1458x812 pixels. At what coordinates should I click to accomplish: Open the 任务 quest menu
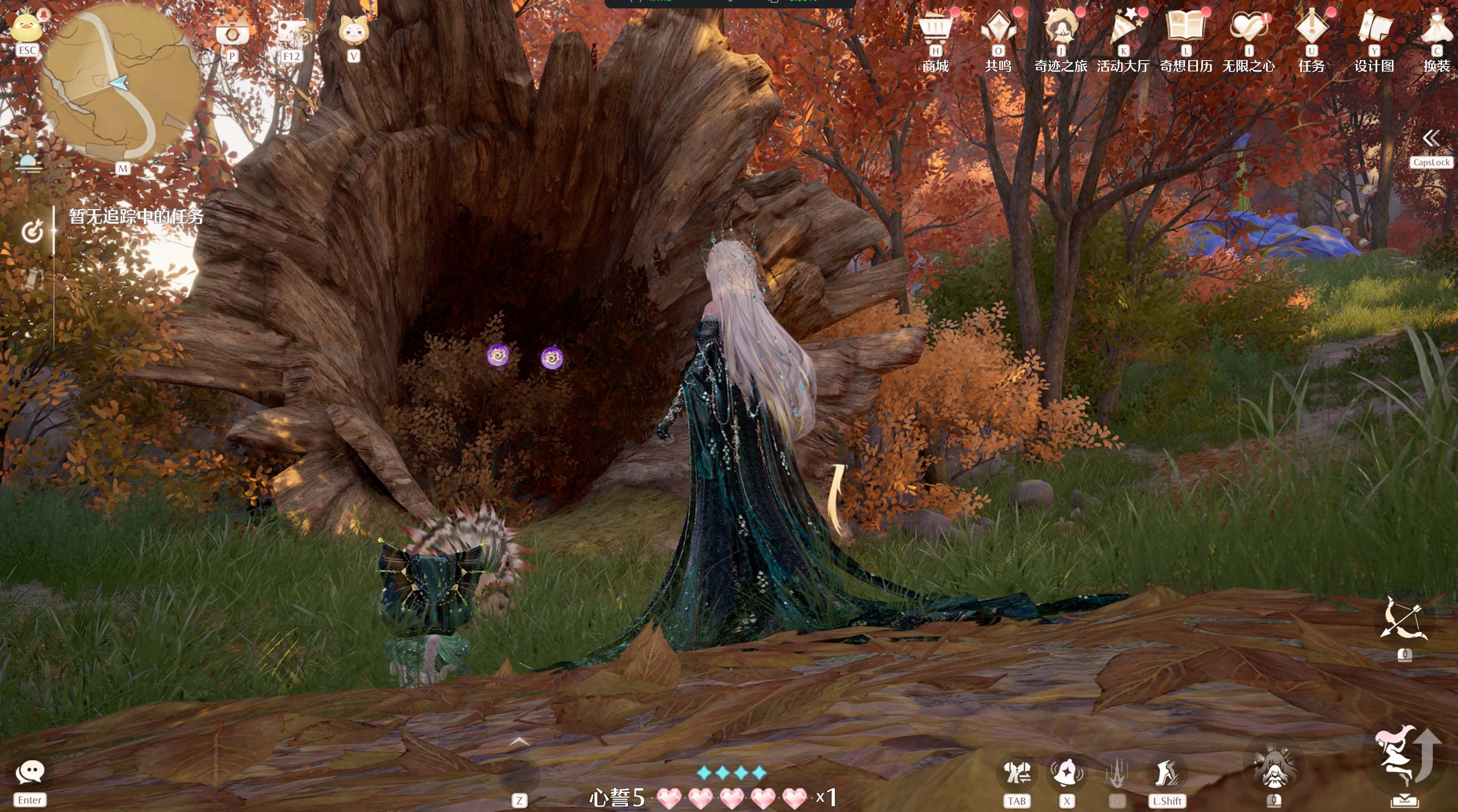pyautogui.click(x=1311, y=28)
